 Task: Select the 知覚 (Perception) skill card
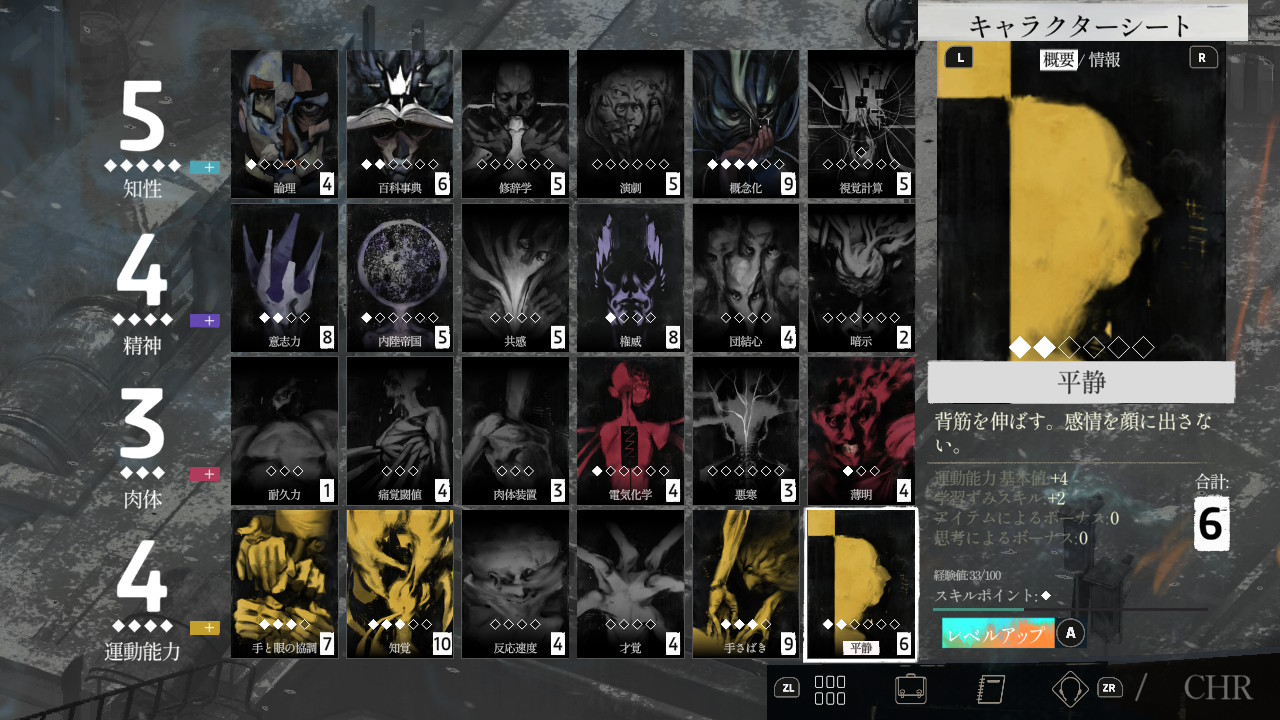pos(400,584)
